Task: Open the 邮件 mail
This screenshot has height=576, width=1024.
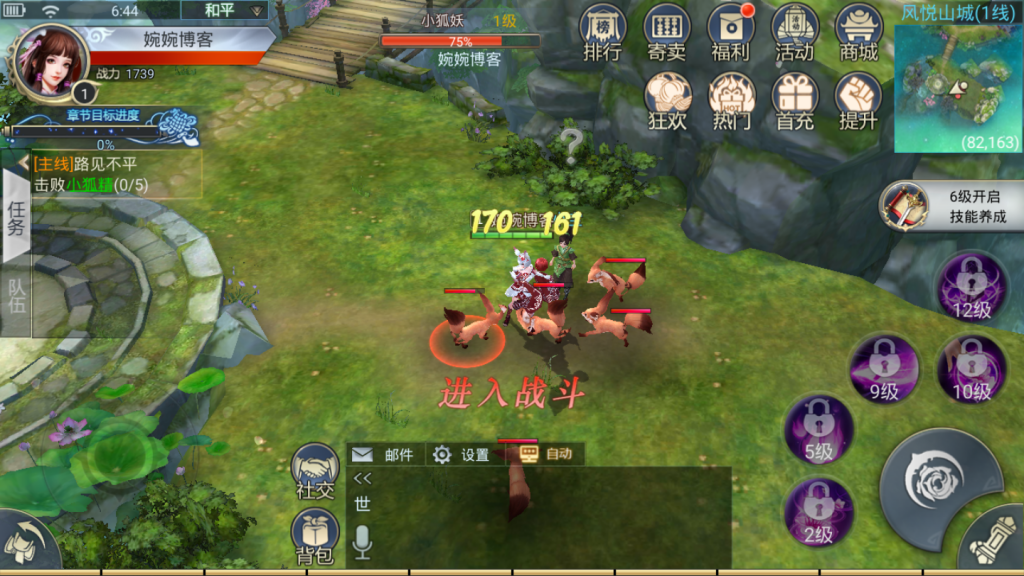Action: (x=386, y=455)
